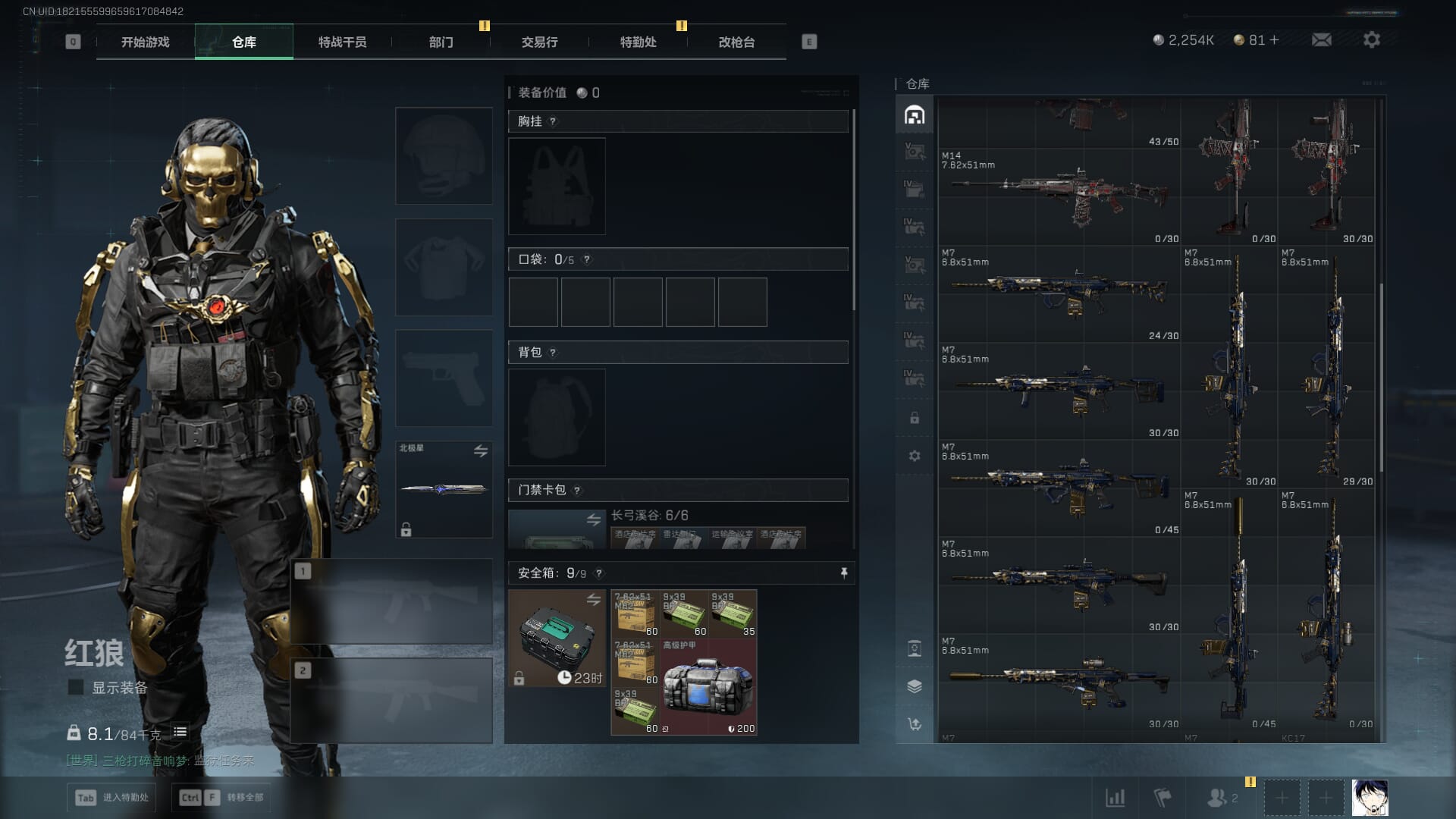Open the settings gear icon
The image size is (1456, 819).
tap(1371, 39)
